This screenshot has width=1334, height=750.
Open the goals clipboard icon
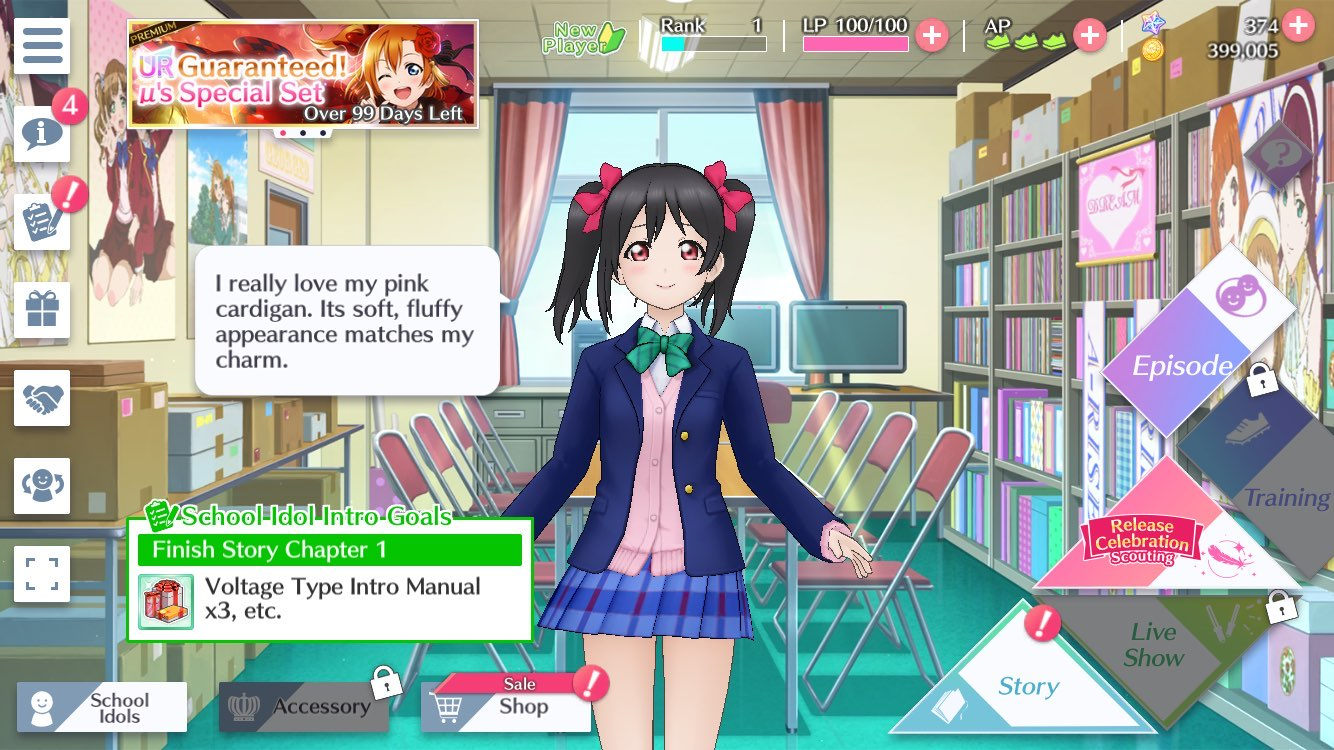pyautogui.click(x=41, y=222)
